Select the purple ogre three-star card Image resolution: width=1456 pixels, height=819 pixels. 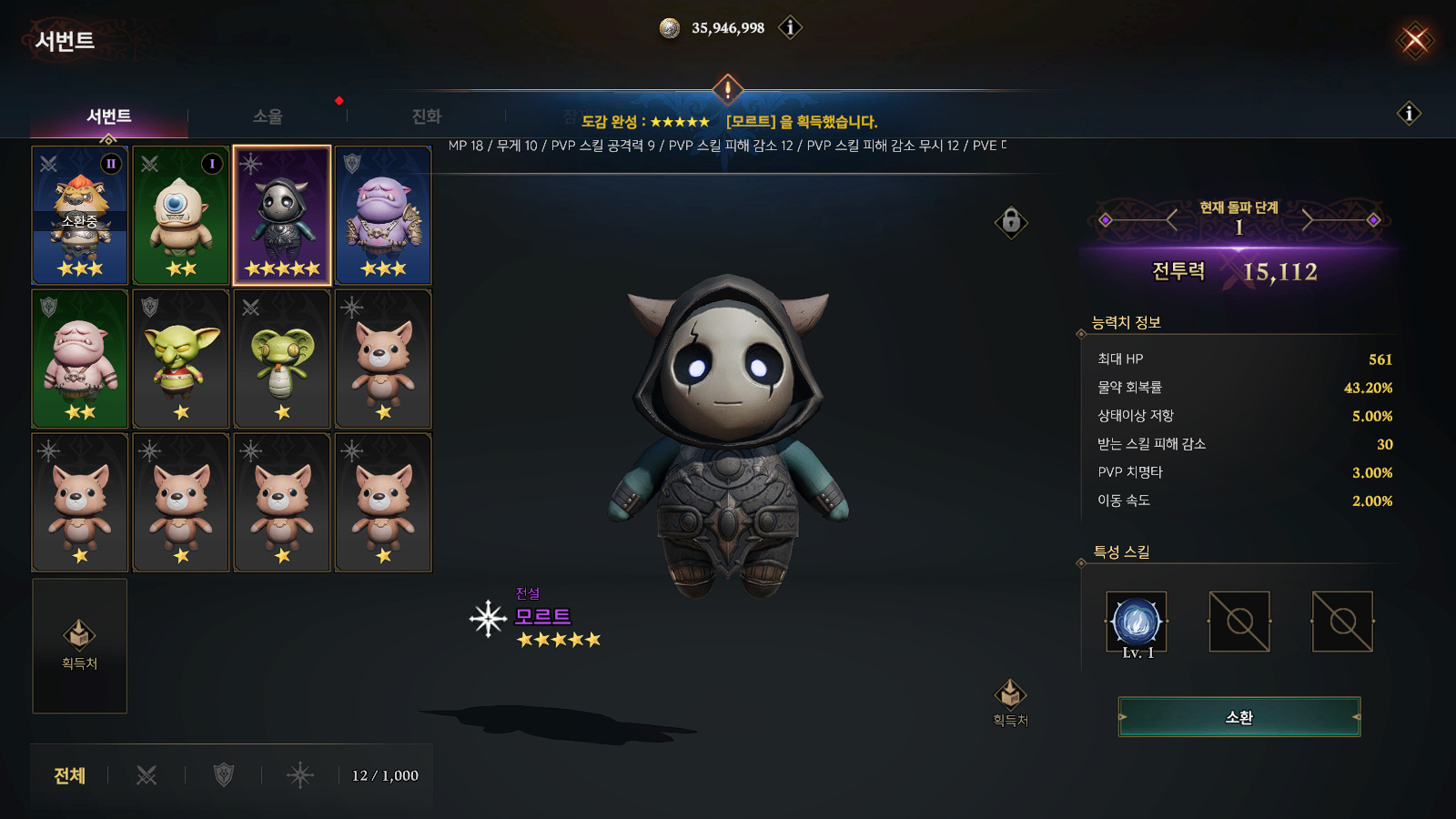click(x=383, y=216)
